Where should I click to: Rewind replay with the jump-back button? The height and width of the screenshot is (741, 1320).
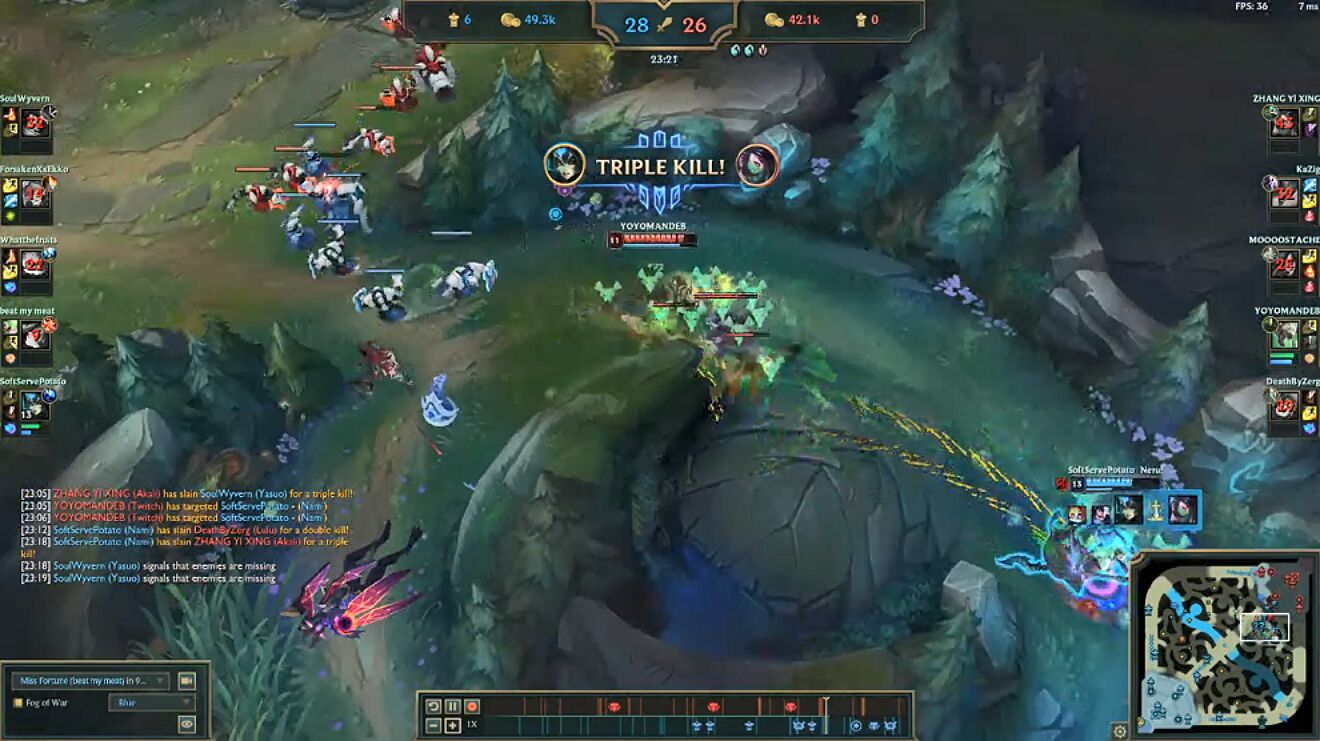434,706
